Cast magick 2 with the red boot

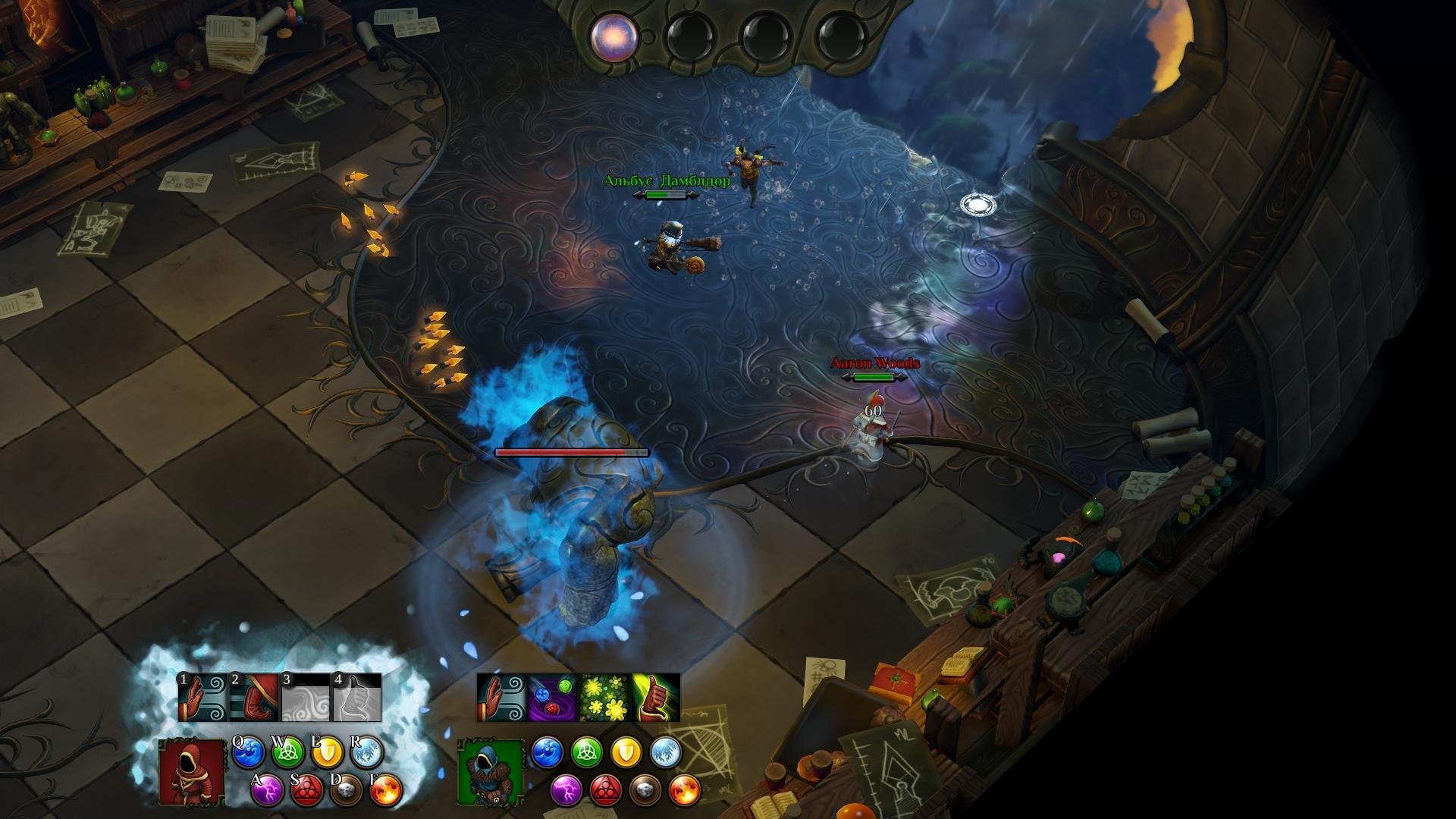(x=254, y=698)
